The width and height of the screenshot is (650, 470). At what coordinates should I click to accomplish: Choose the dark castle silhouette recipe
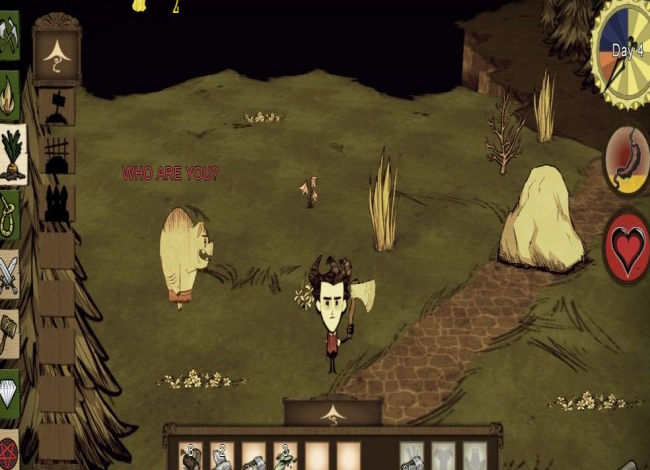(x=56, y=202)
